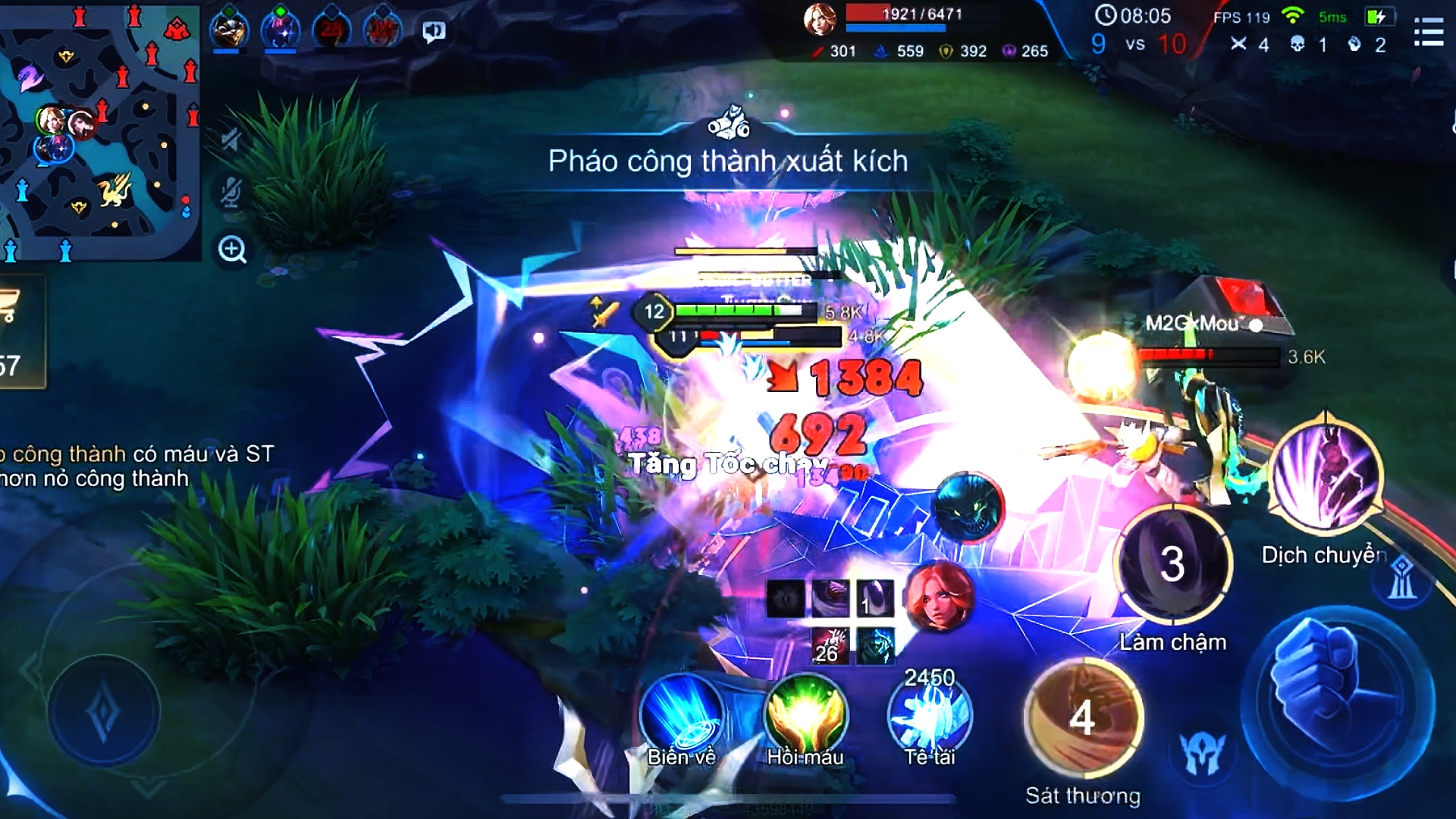Touch the movement joystick pad
Image resolution: width=1456 pixels, height=819 pixels.
104,712
